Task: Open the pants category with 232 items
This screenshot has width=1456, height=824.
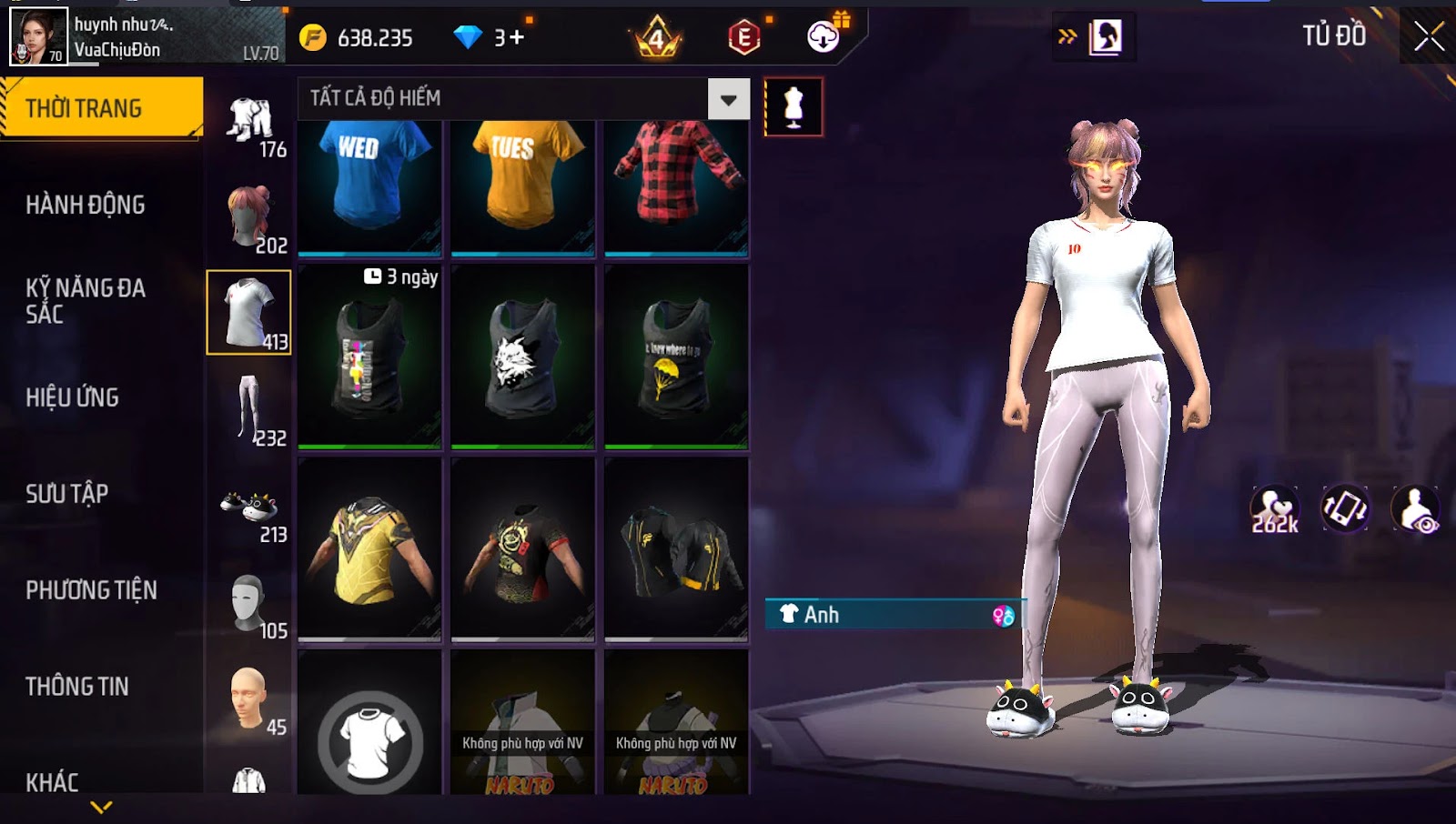Action: coord(249,409)
